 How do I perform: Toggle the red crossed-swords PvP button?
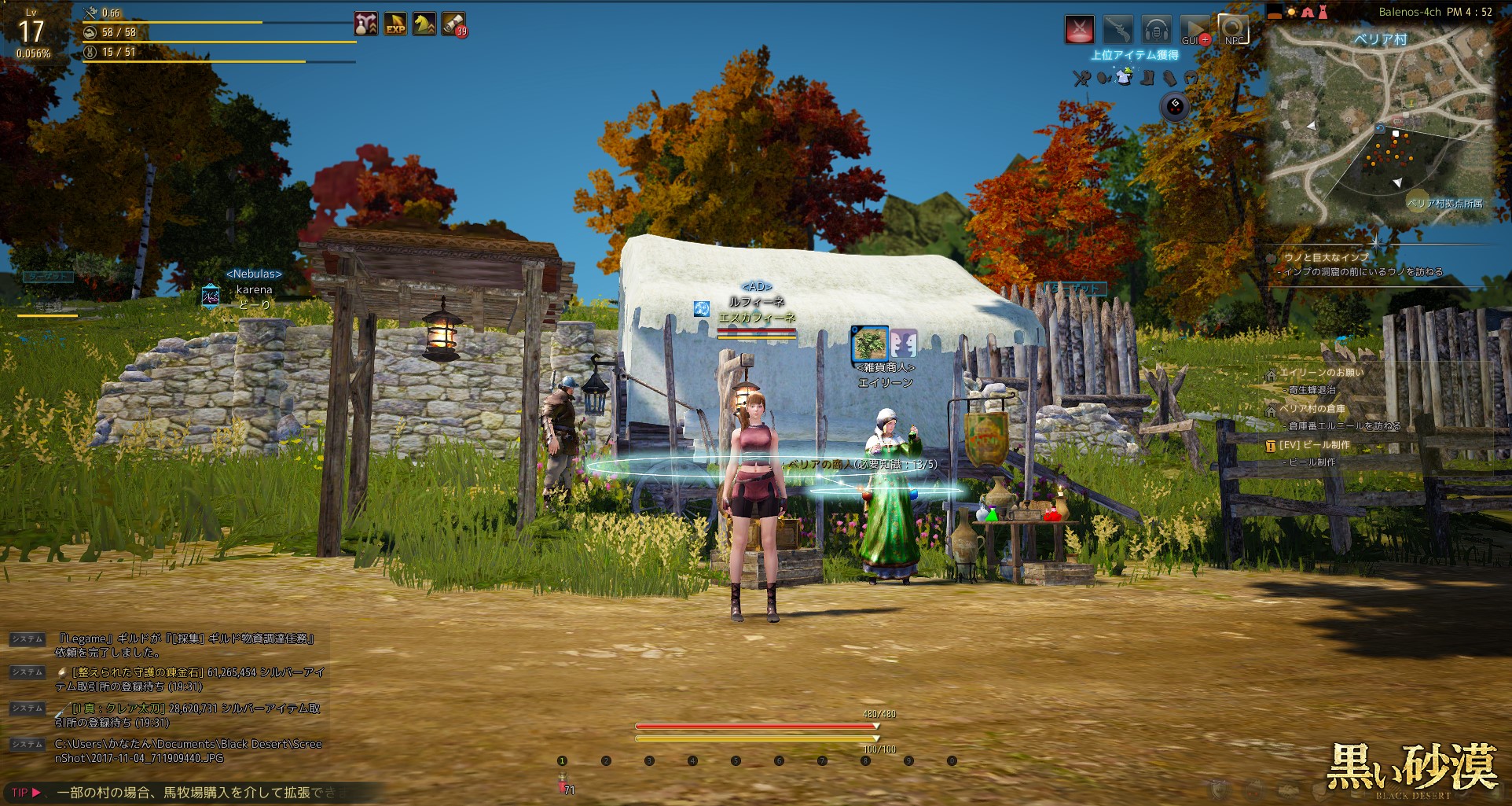[x=1079, y=30]
